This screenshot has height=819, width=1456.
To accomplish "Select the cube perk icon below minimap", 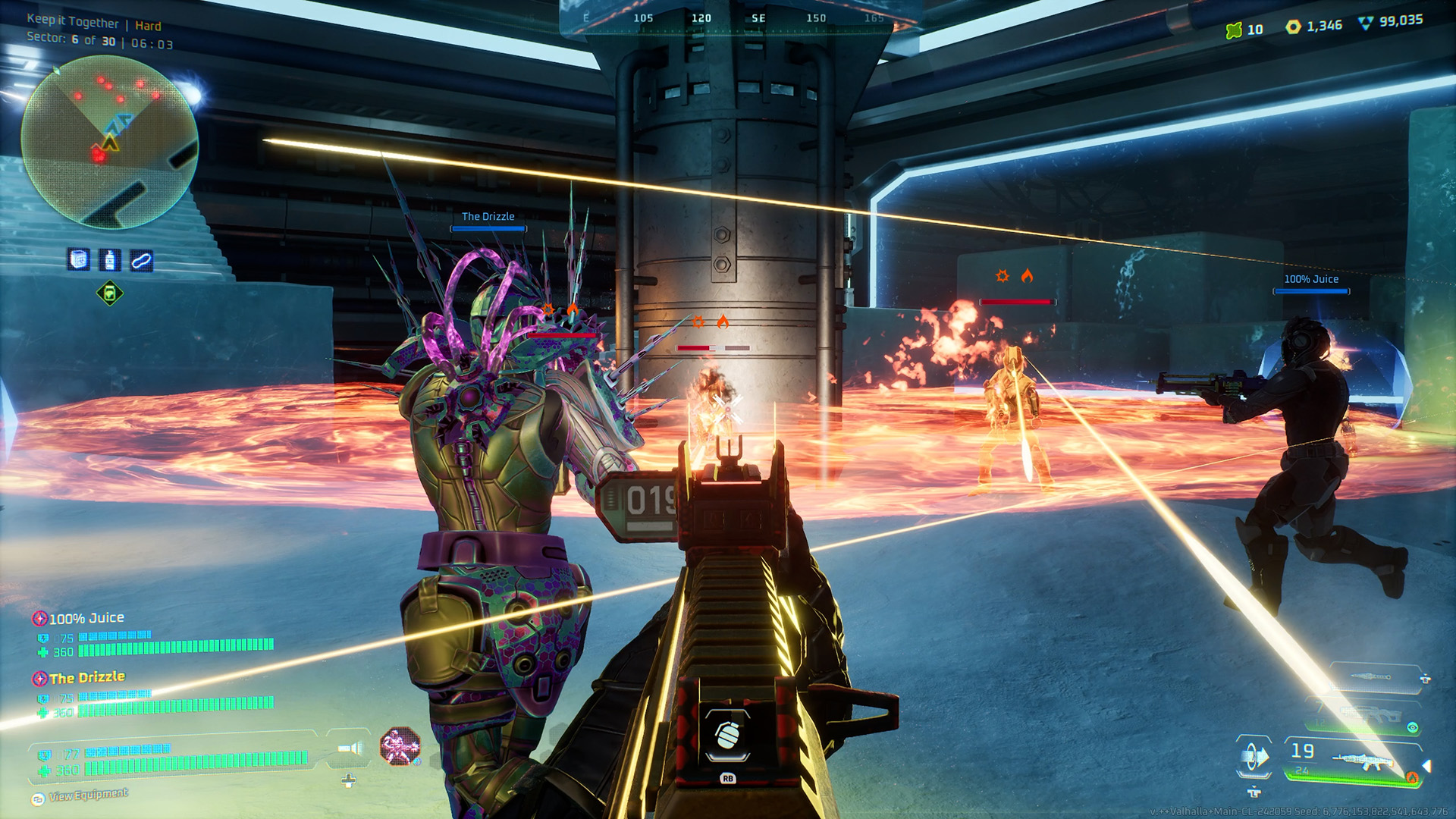I will pyautogui.click(x=79, y=260).
